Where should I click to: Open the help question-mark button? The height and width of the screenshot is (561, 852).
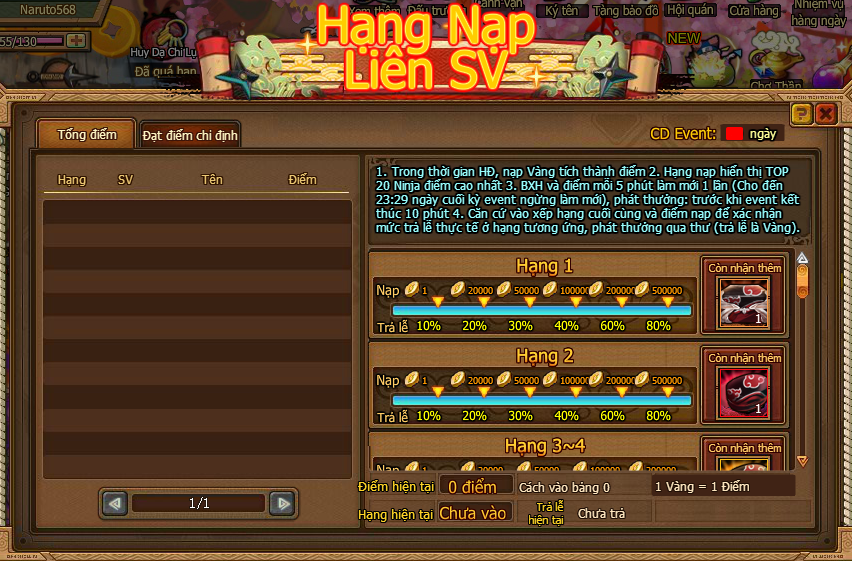(801, 114)
